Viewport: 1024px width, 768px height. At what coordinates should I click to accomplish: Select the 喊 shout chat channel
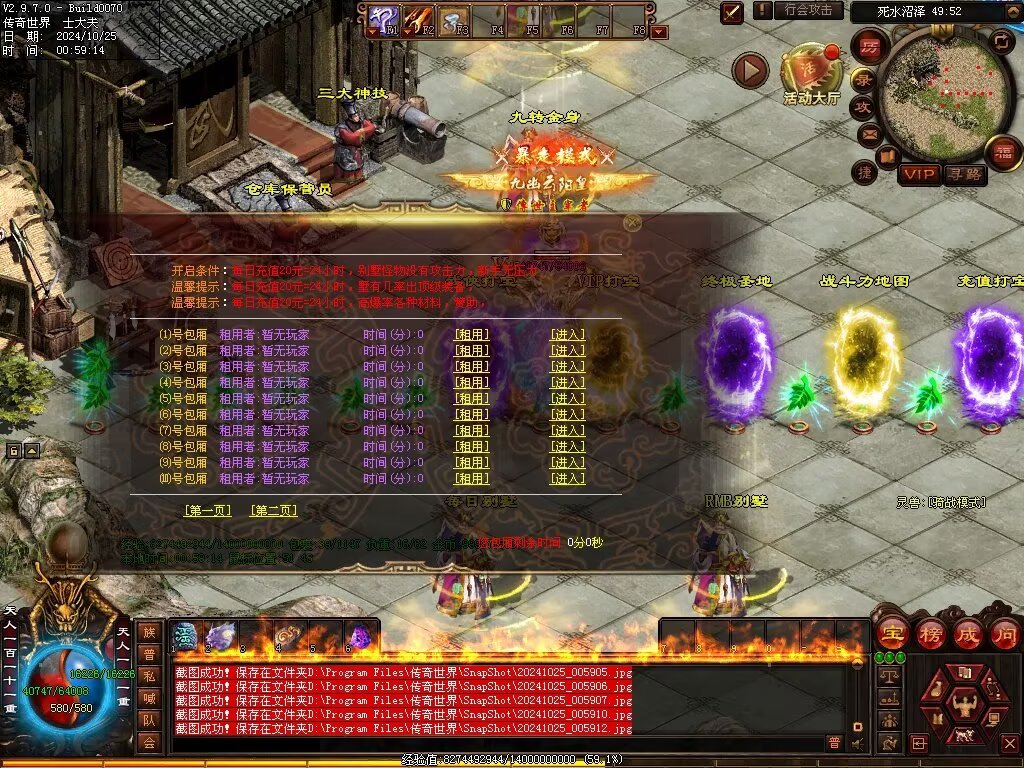click(x=149, y=697)
